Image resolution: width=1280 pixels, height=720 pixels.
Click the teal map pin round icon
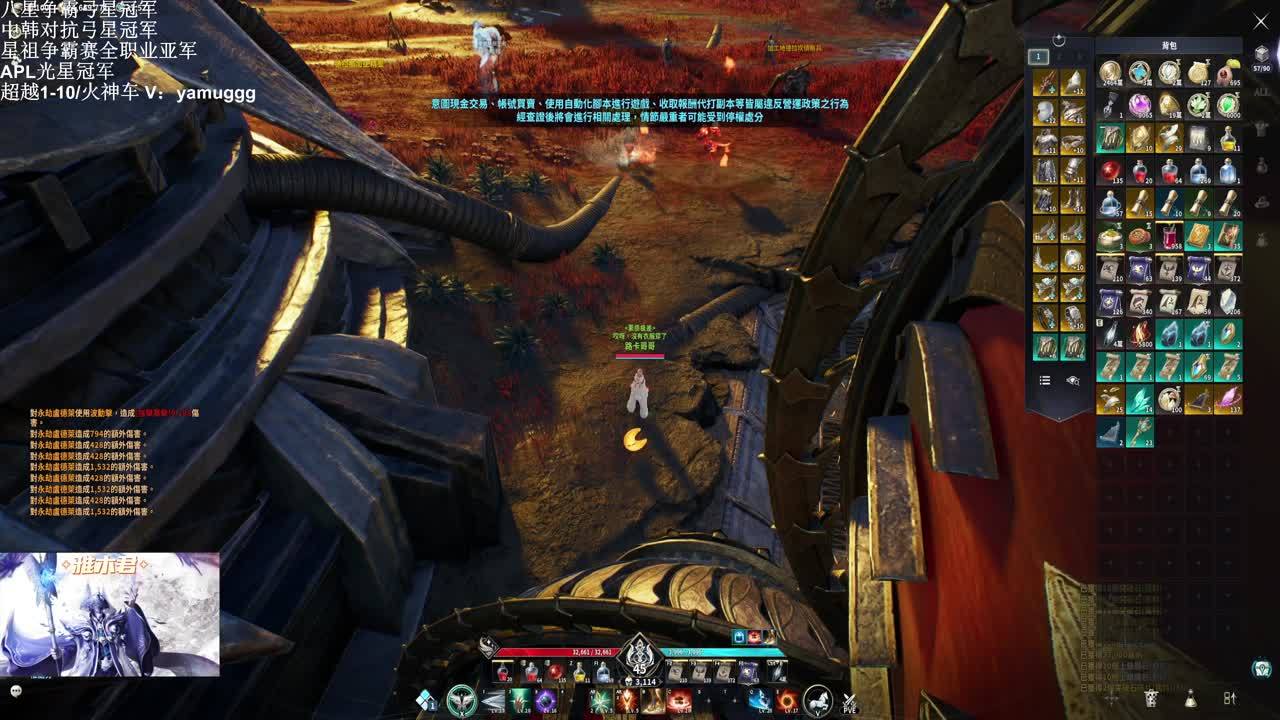tap(1262, 668)
